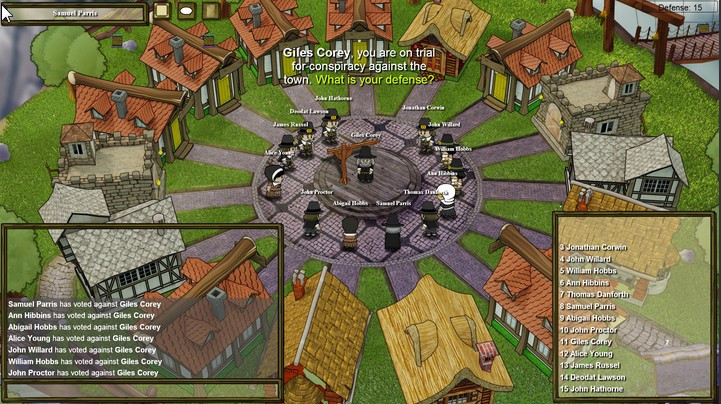Screen dimensions: 721x404
Task: Open the square will icon button
Action: 162,11
